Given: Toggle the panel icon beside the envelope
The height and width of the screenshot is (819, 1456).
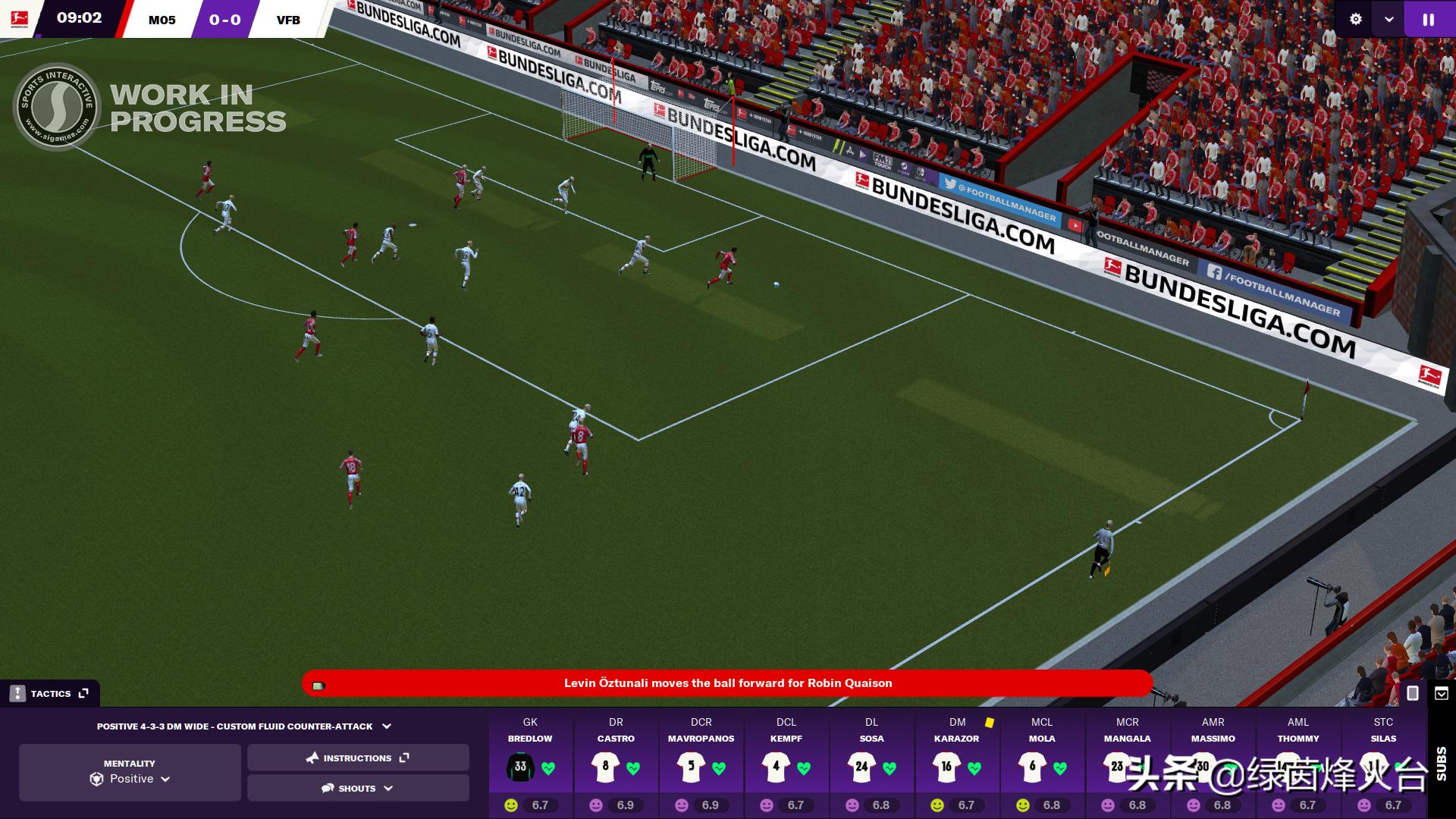Looking at the screenshot, I should pyautogui.click(x=1413, y=693).
